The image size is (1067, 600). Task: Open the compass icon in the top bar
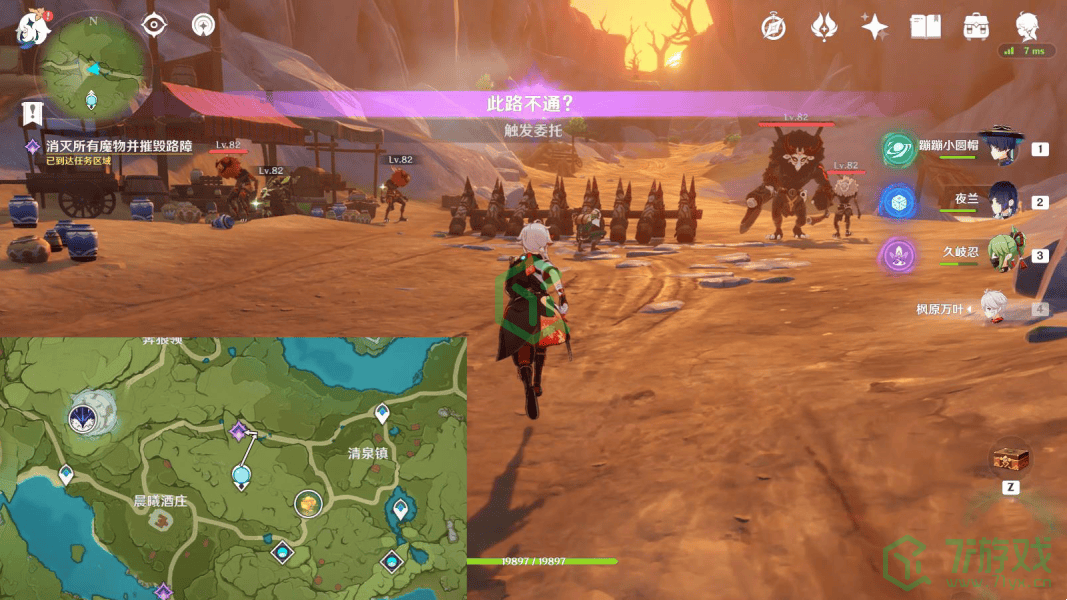773,27
